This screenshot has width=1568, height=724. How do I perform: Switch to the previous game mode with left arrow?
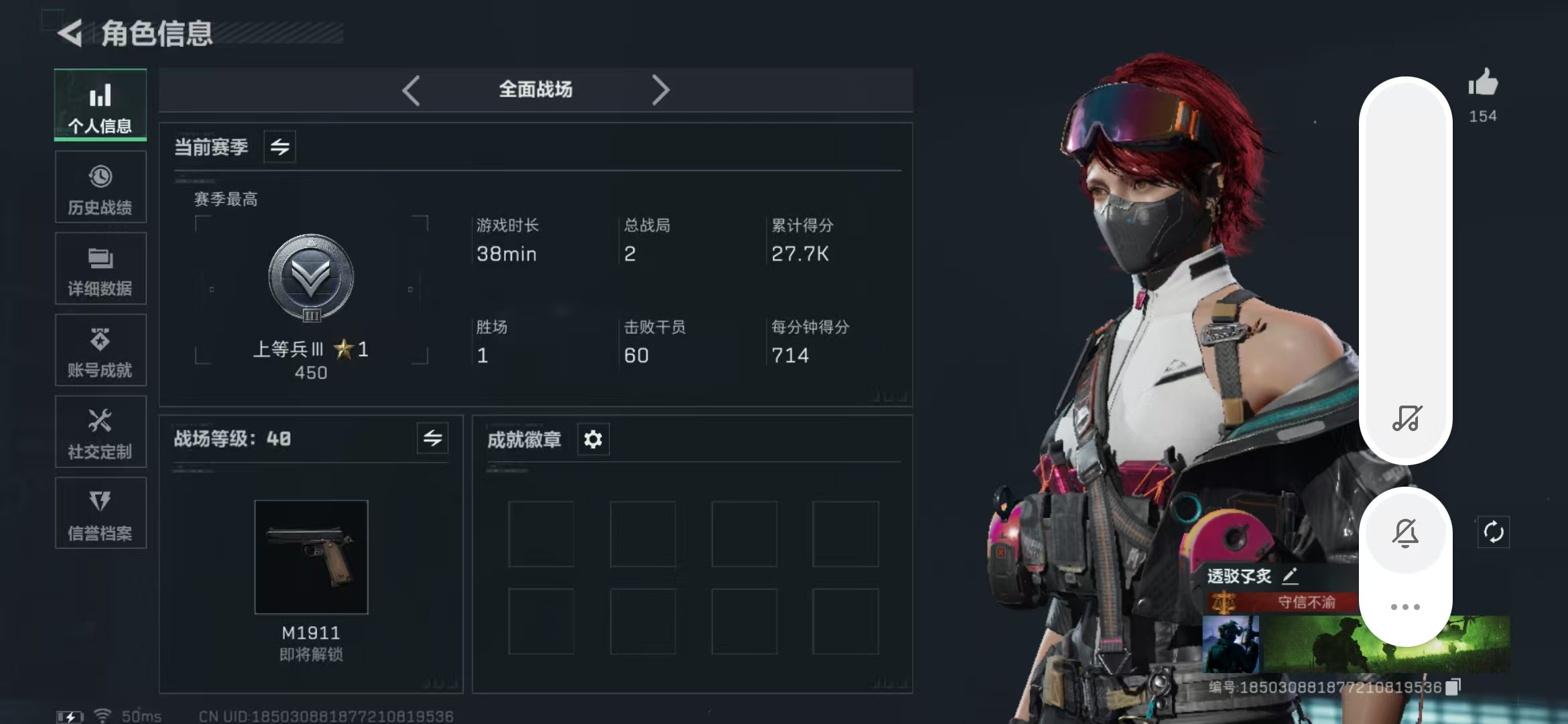pos(411,90)
